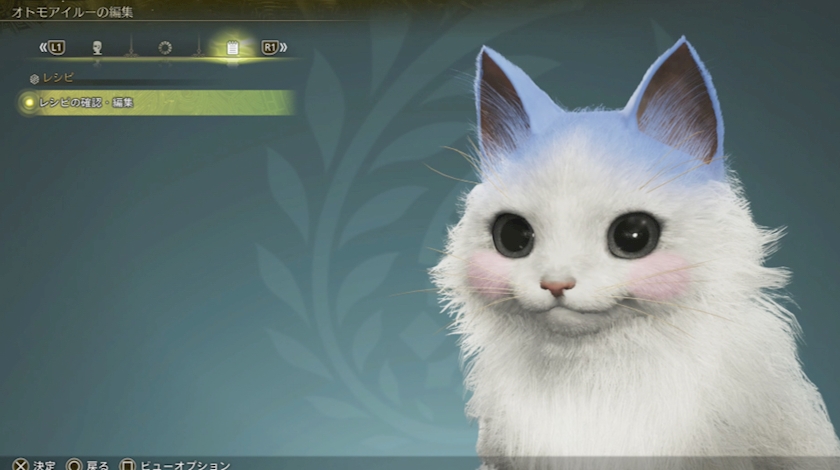This screenshot has height=470, width=840.
Task: Switch to the face/head editing tab
Action: [x=98, y=47]
